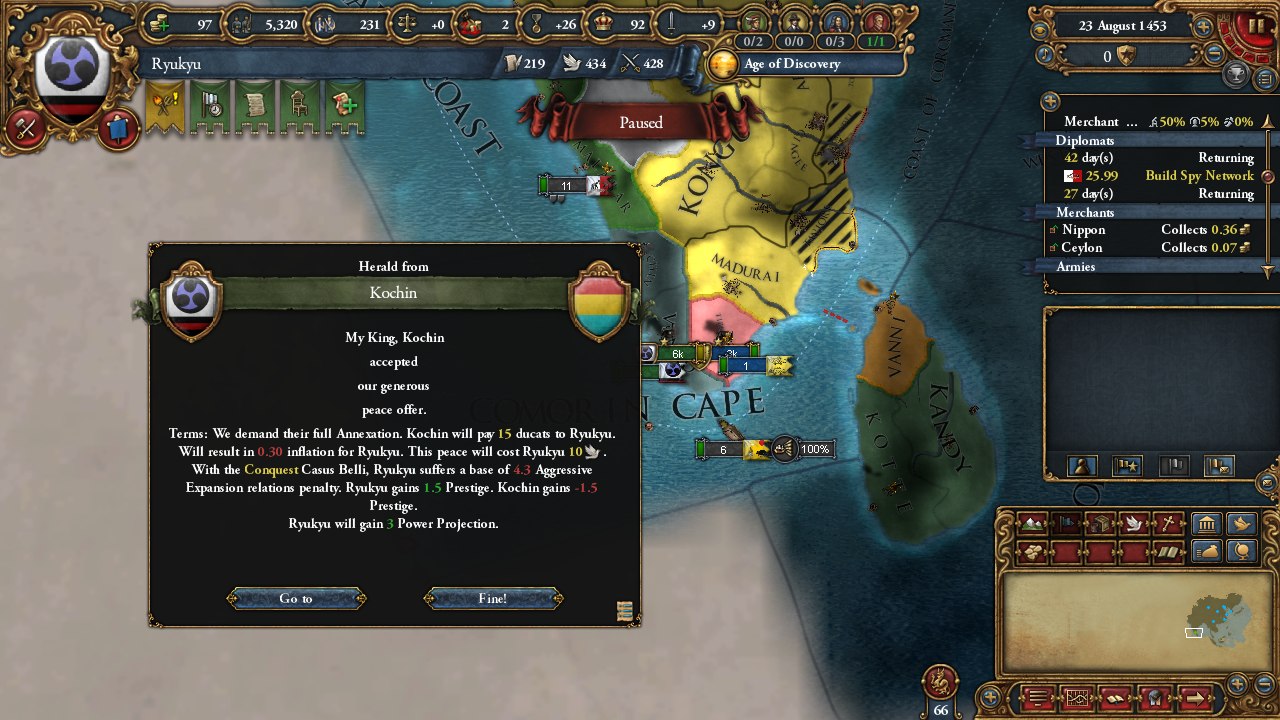Viewport: 1280px width, 720px height.
Task: Click the yellow crossed-tools alert banner
Action: [164, 105]
